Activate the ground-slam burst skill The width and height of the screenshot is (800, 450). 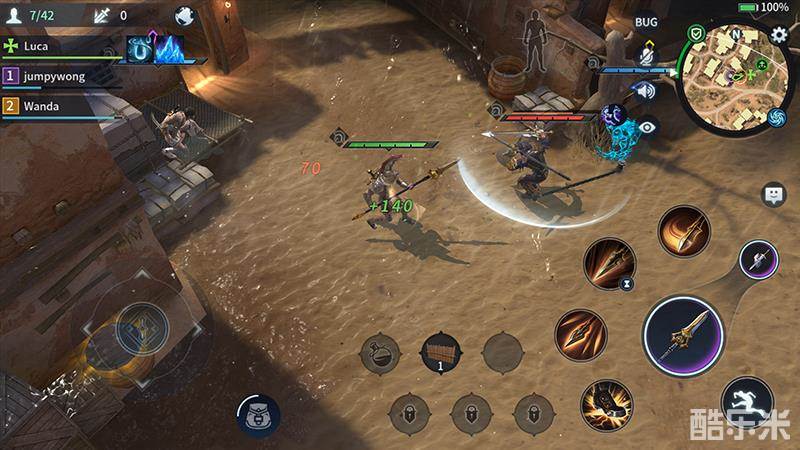pyautogui.click(x=606, y=405)
